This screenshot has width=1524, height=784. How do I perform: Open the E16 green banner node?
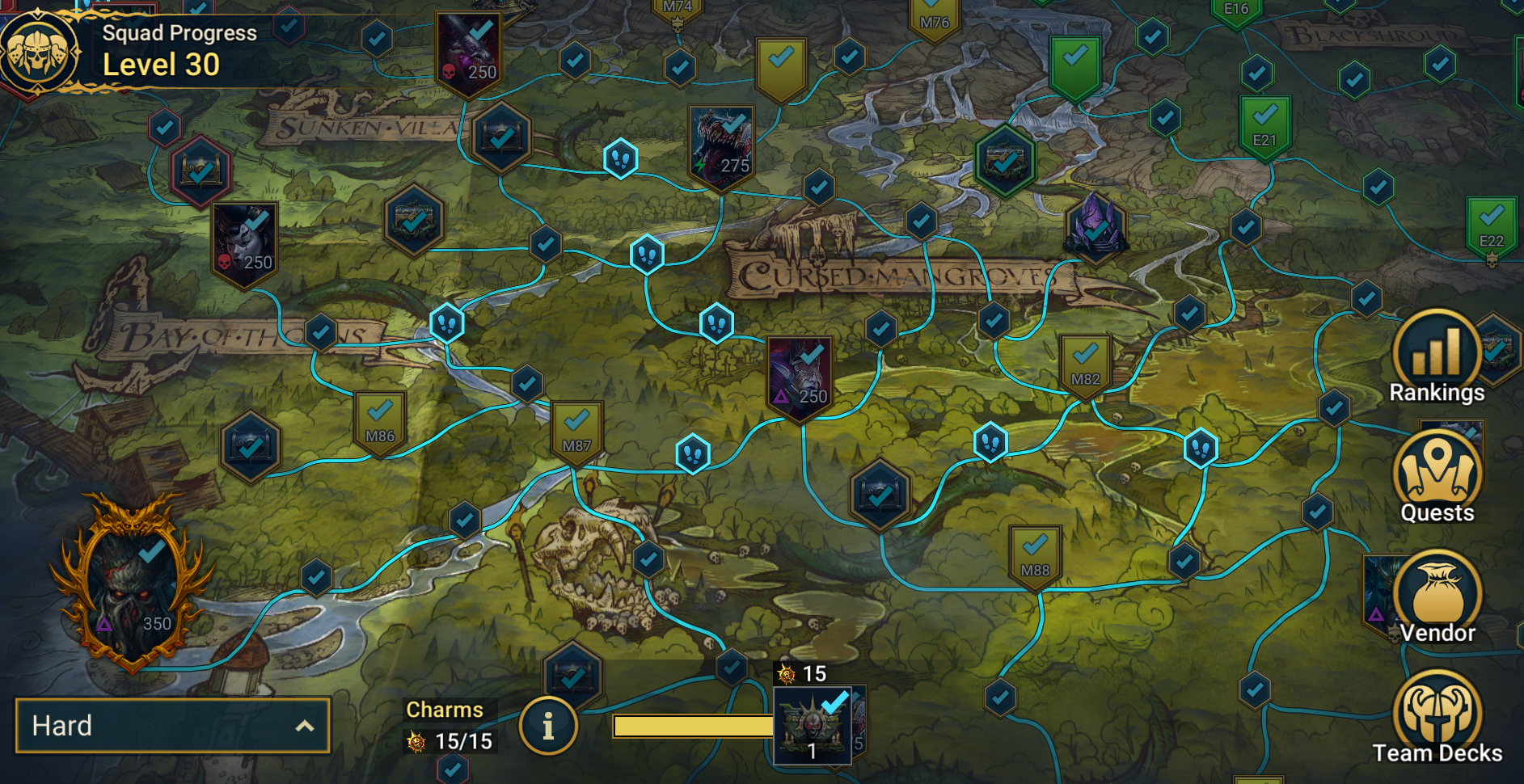pos(1236,11)
